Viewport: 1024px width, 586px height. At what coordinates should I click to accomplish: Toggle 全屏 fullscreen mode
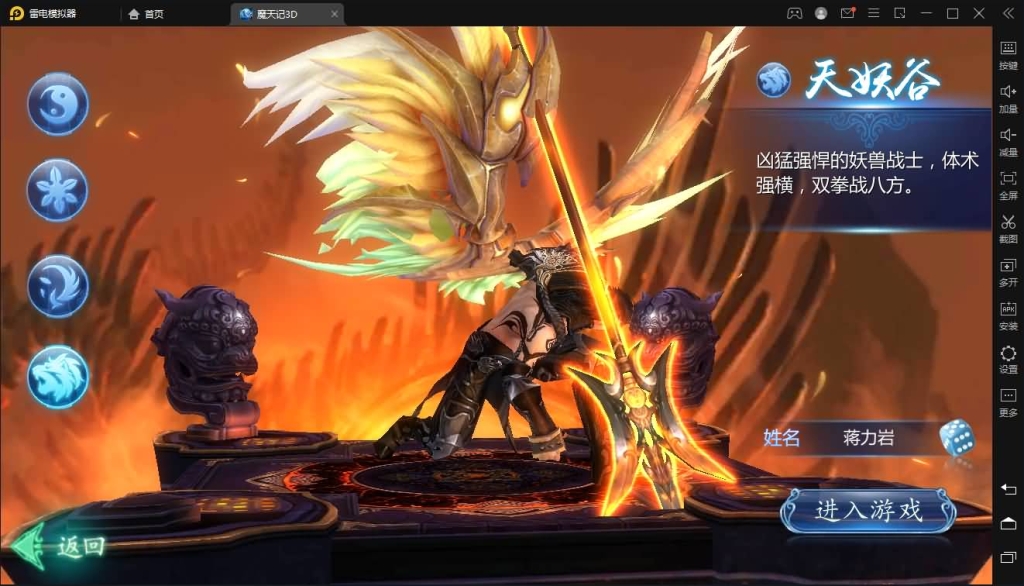click(1008, 184)
